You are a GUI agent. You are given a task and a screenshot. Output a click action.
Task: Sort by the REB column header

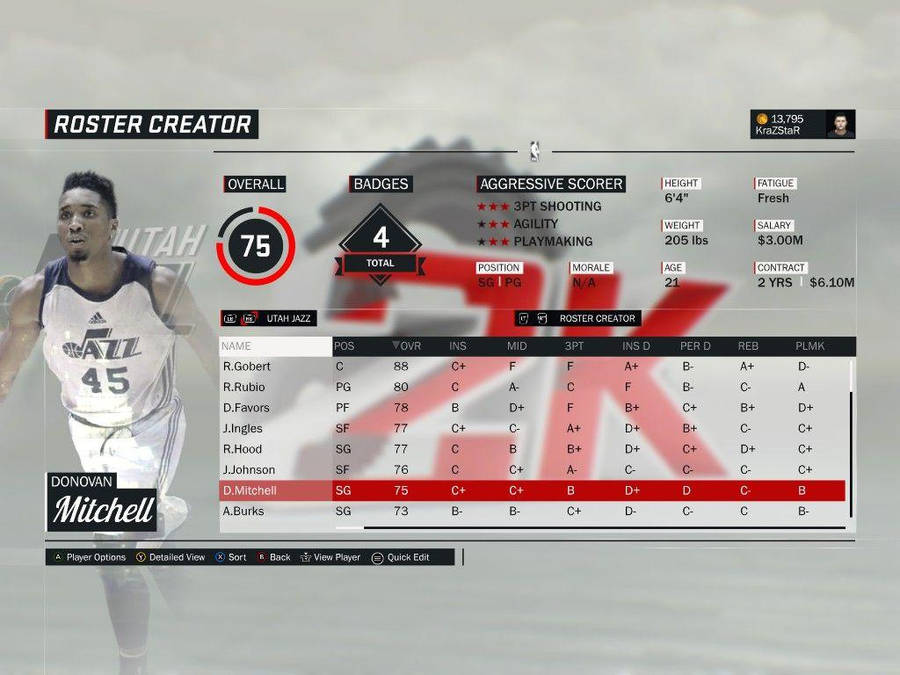tap(748, 346)
